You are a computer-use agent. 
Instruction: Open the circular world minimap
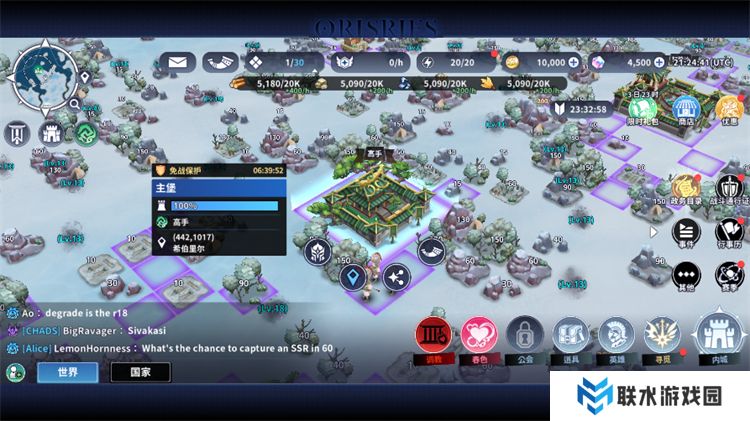(x=46, y=73)
